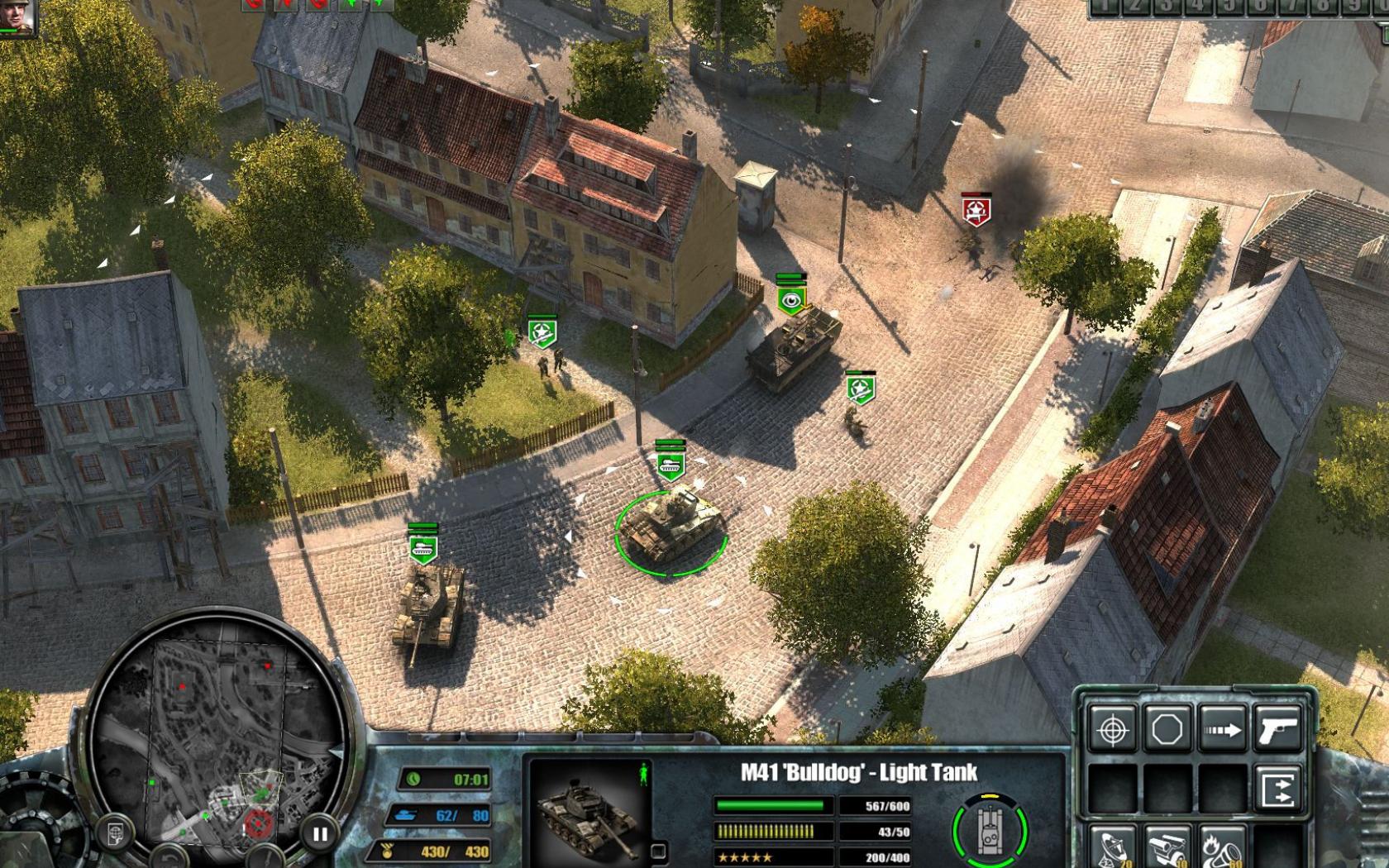Check the small box beside the tank portrait

[659, 851]
